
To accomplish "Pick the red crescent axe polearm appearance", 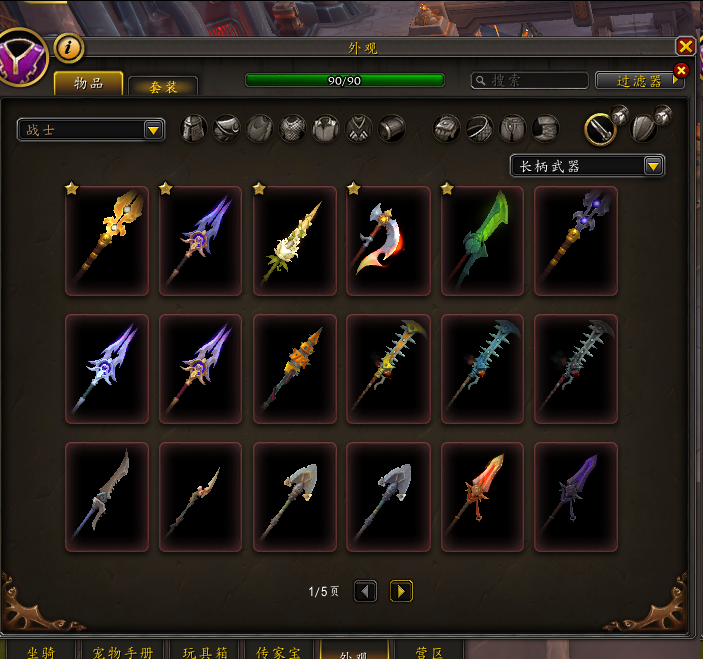I will (388, 241).
